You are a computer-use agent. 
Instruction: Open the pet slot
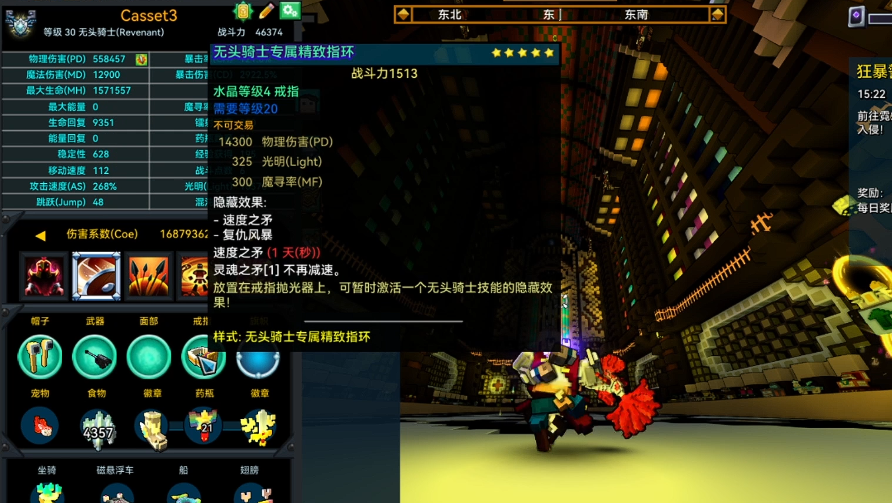pos(40,425)
